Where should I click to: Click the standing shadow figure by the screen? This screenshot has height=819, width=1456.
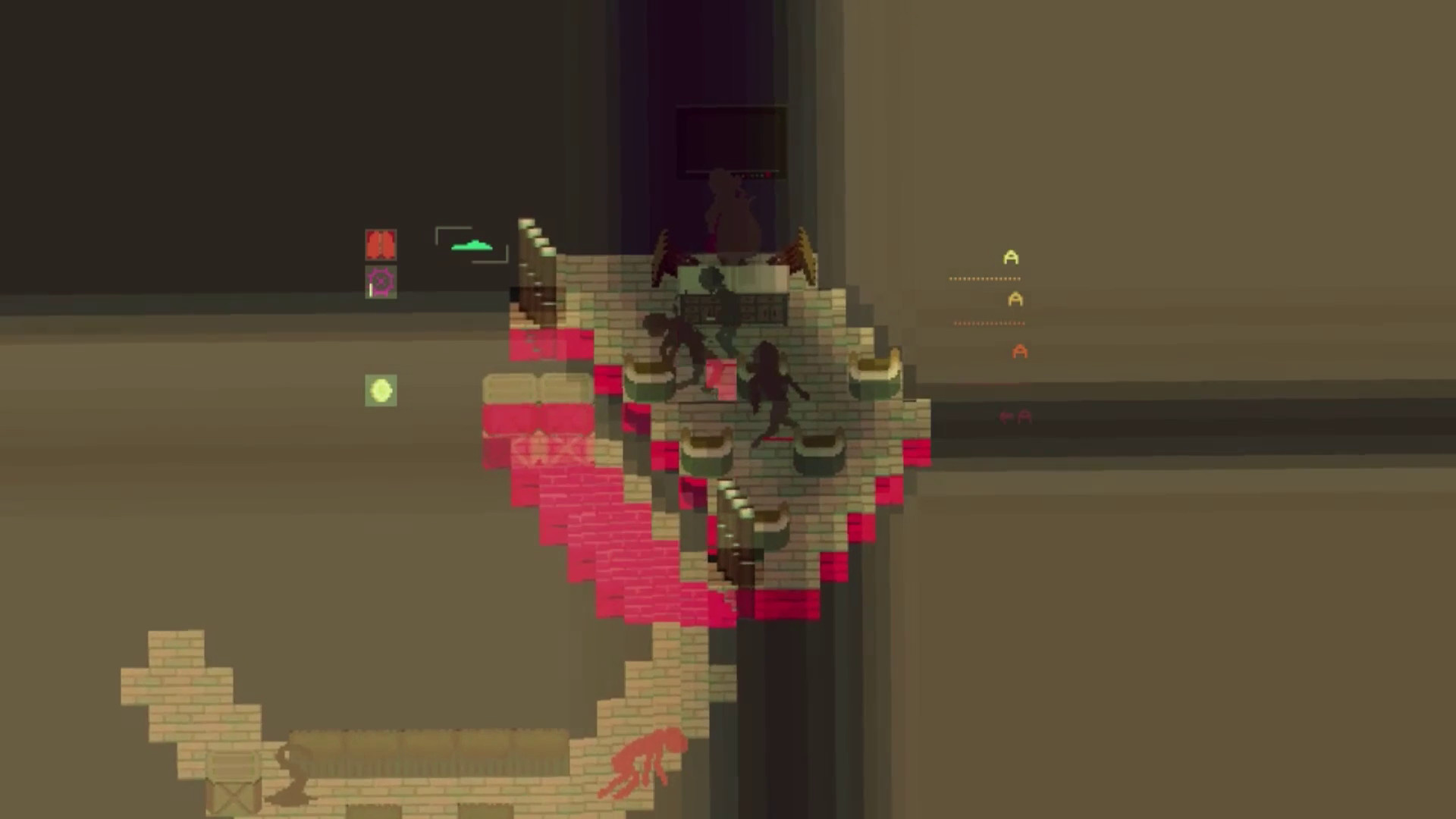click(x=730, y=212)
